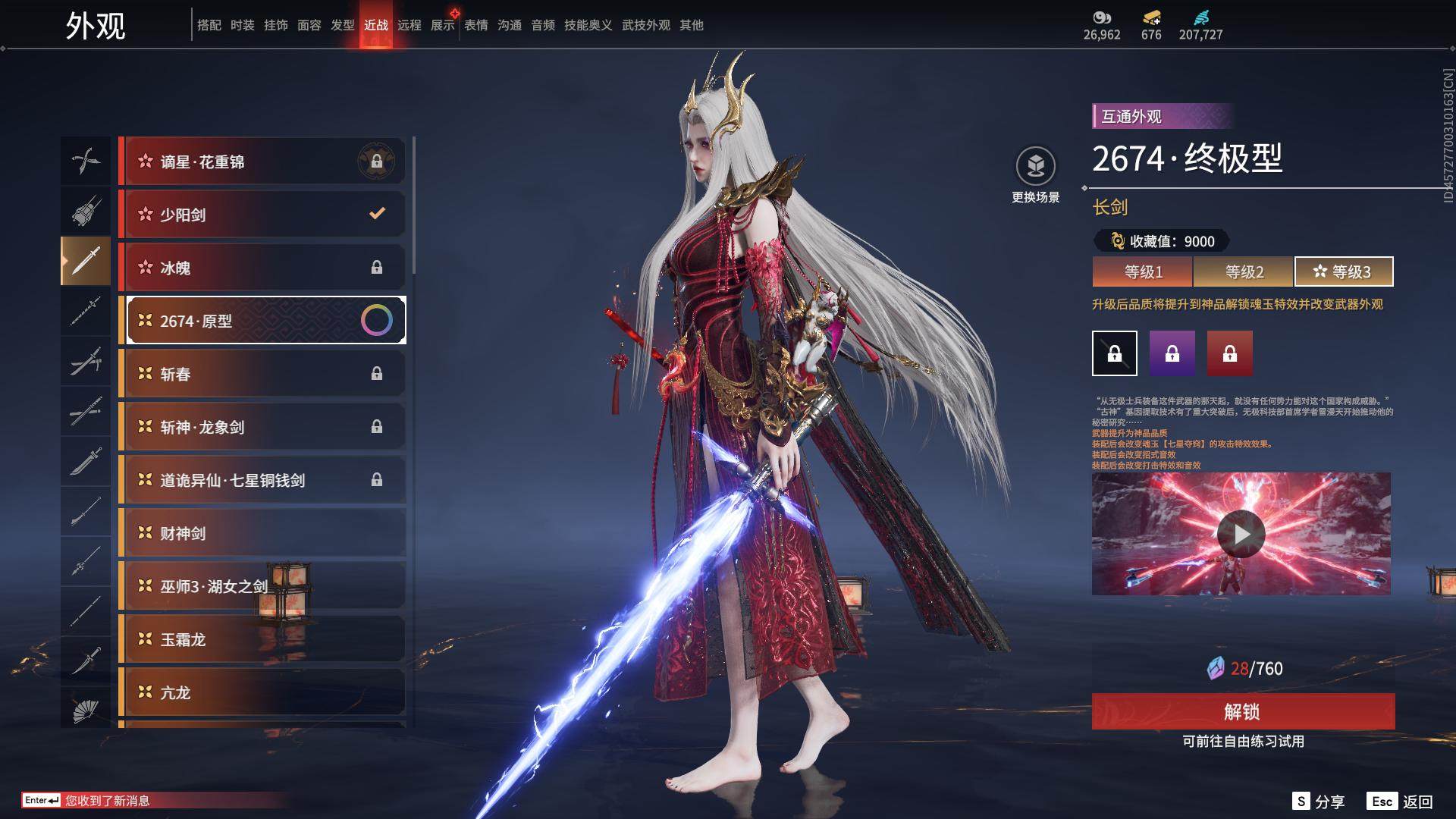
Task: Open the 远程 weapon tab
Action: (409, 25)
